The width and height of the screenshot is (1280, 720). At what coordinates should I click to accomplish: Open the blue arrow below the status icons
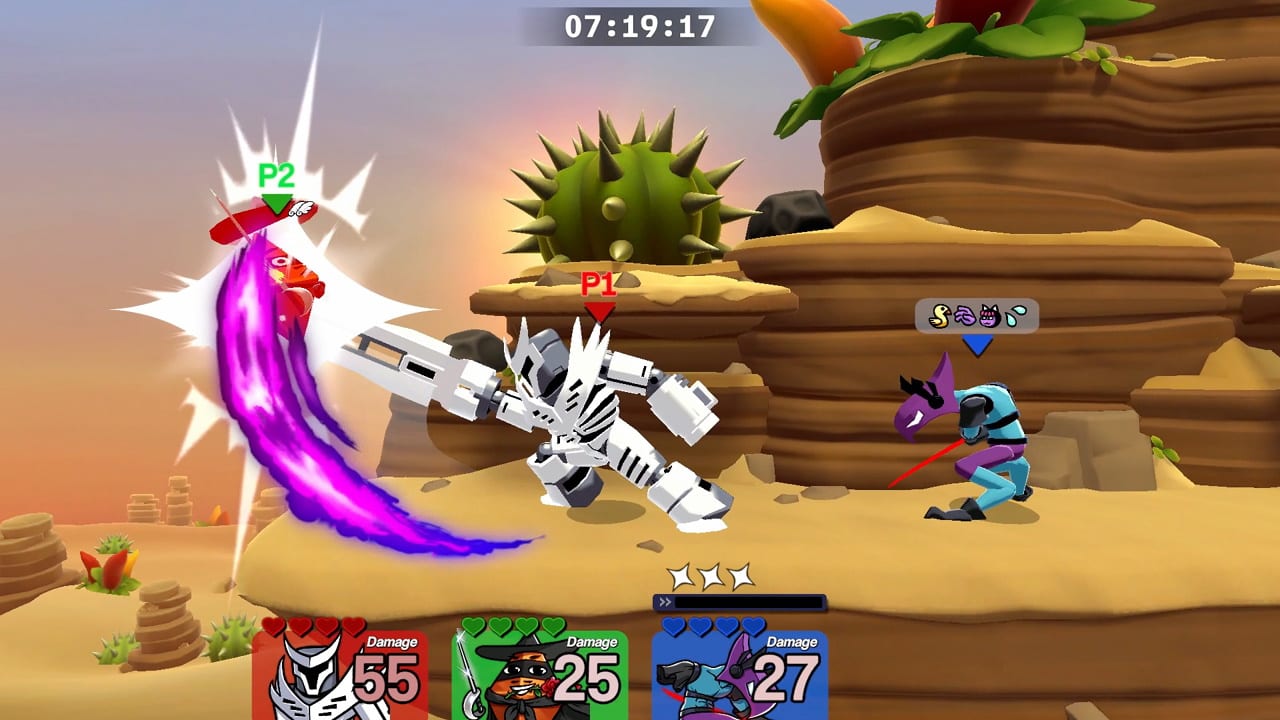point(978,340)
